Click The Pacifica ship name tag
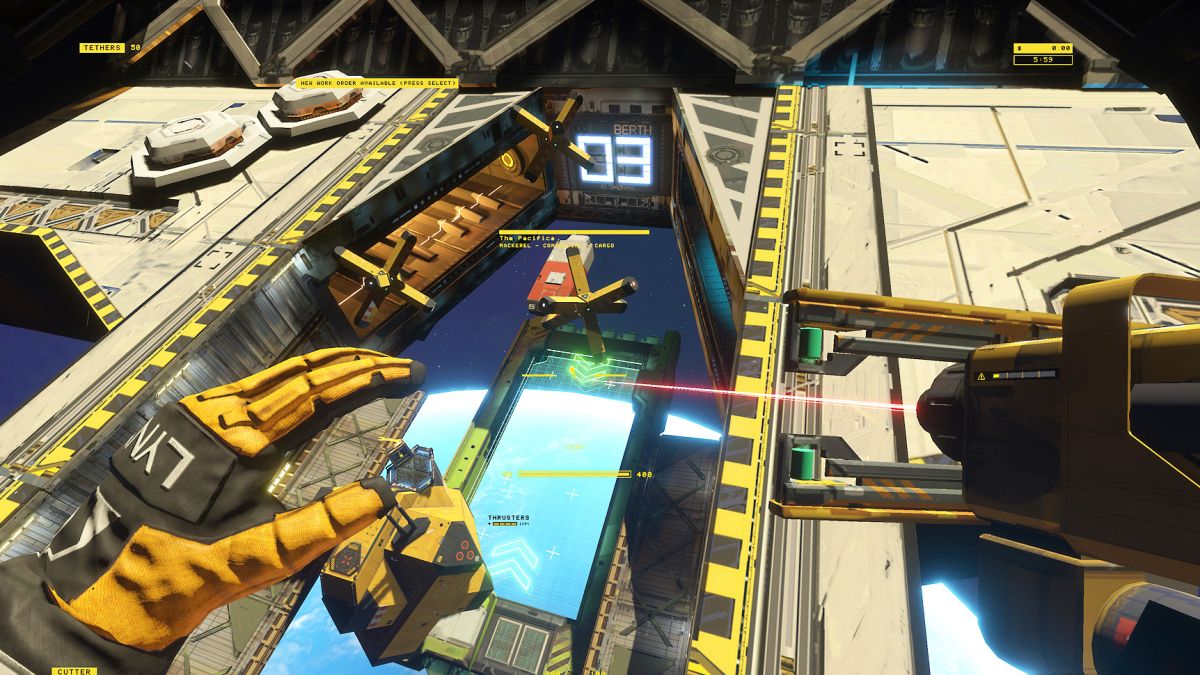 pos(521,237)
